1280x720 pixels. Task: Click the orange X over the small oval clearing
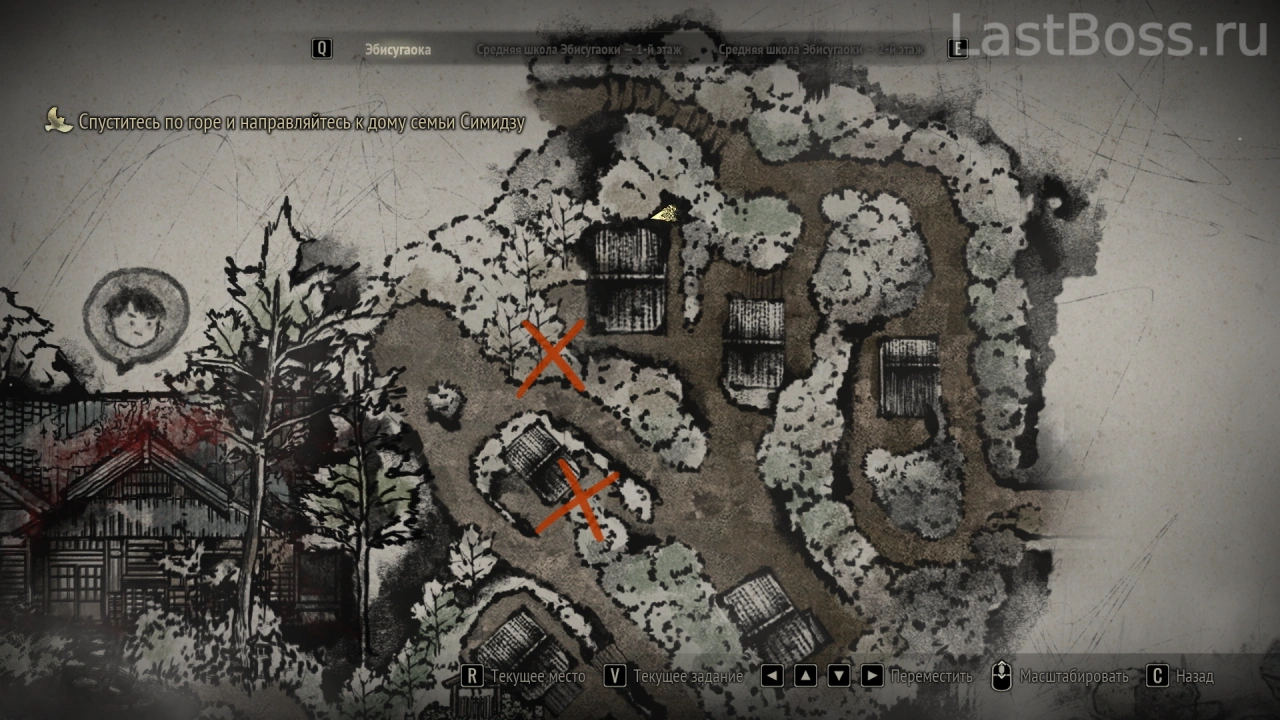click(x=578, y=499)
